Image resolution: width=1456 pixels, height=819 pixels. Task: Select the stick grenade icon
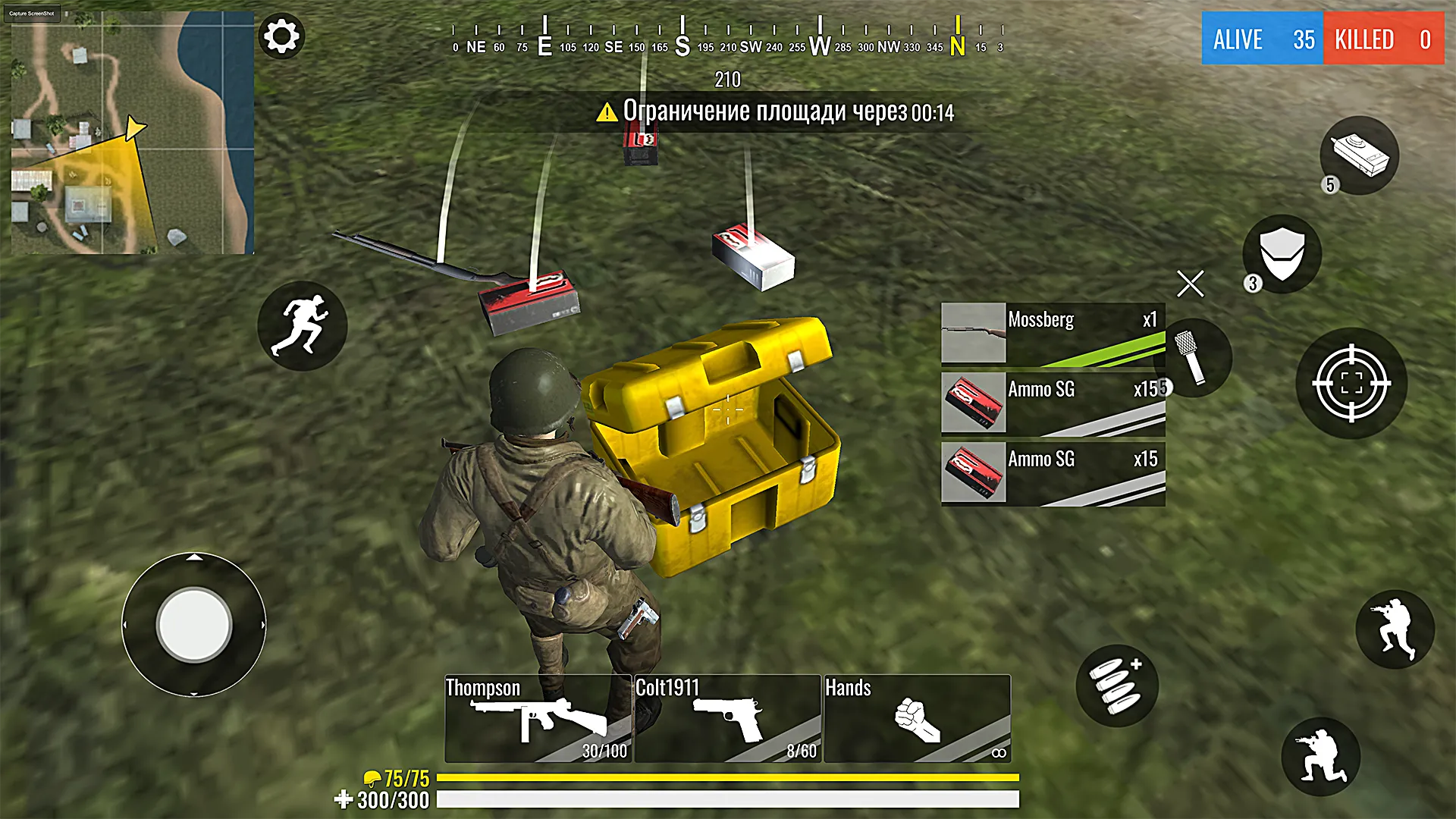[1192, 357]
